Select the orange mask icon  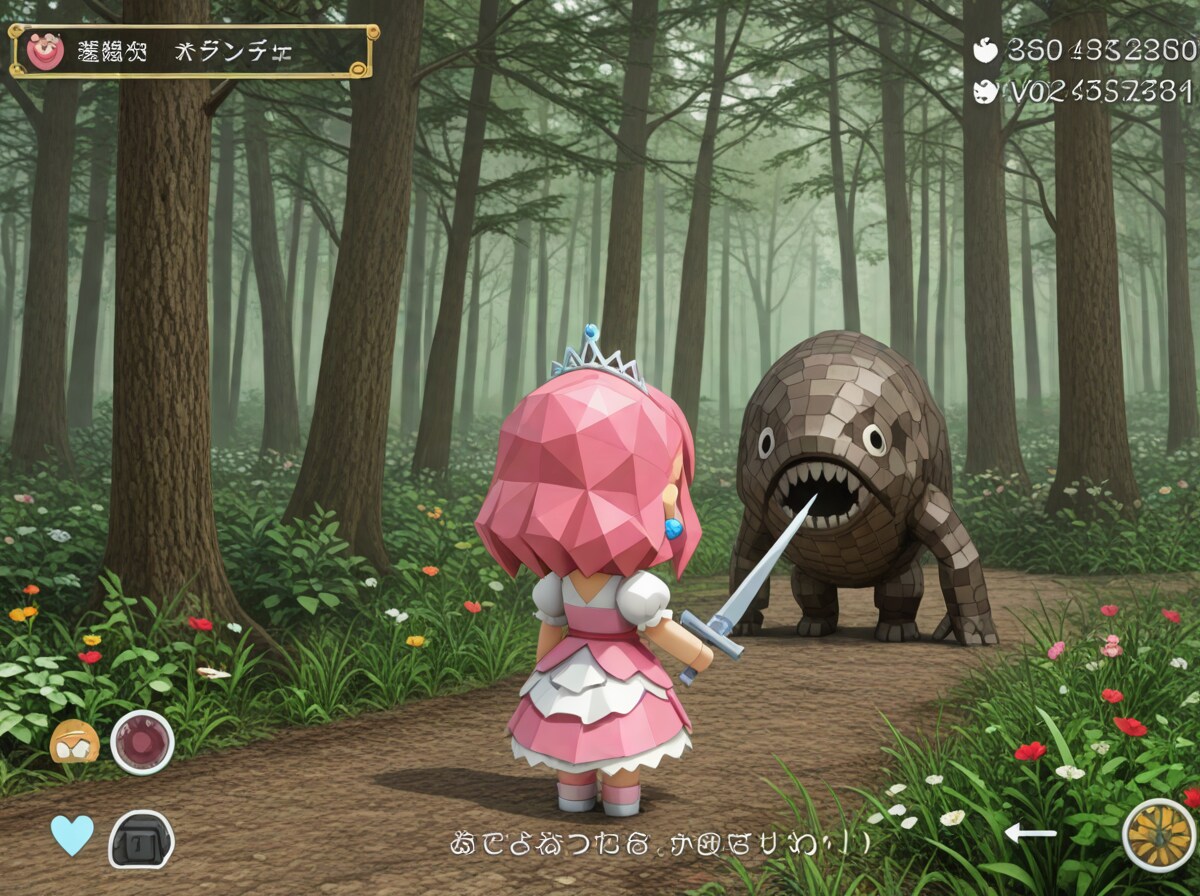pyautogui.click(x=75, y=743)
